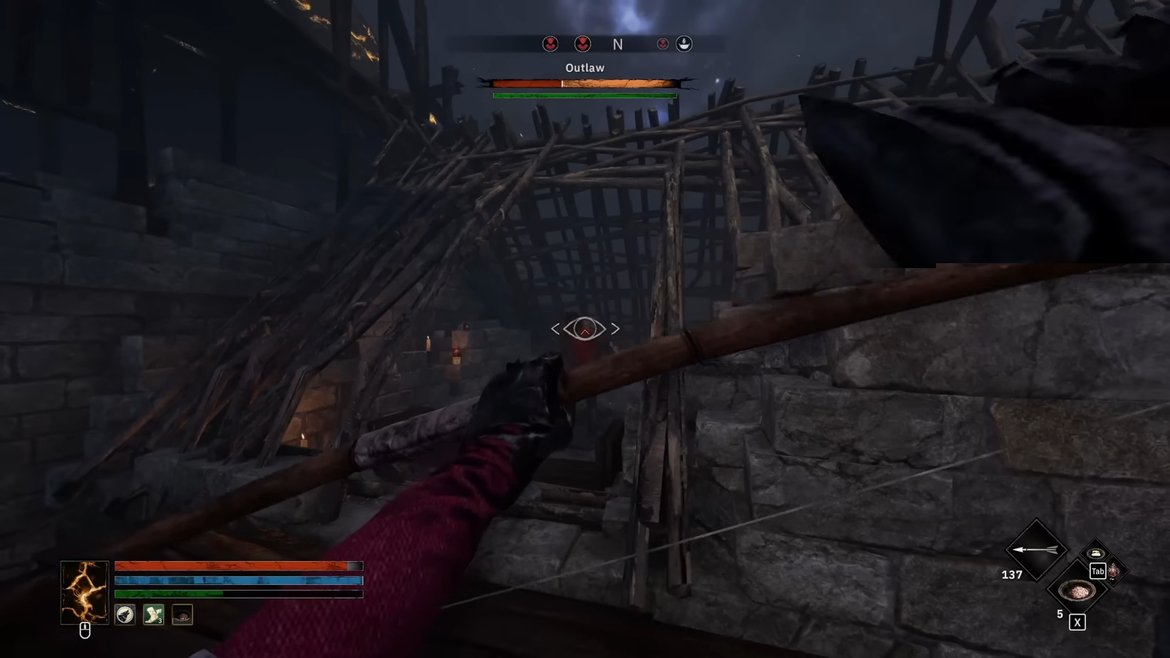Choose the red potion quick slot
The width and height of the screenshot is (1170, 658).
tap(1114, 571)
